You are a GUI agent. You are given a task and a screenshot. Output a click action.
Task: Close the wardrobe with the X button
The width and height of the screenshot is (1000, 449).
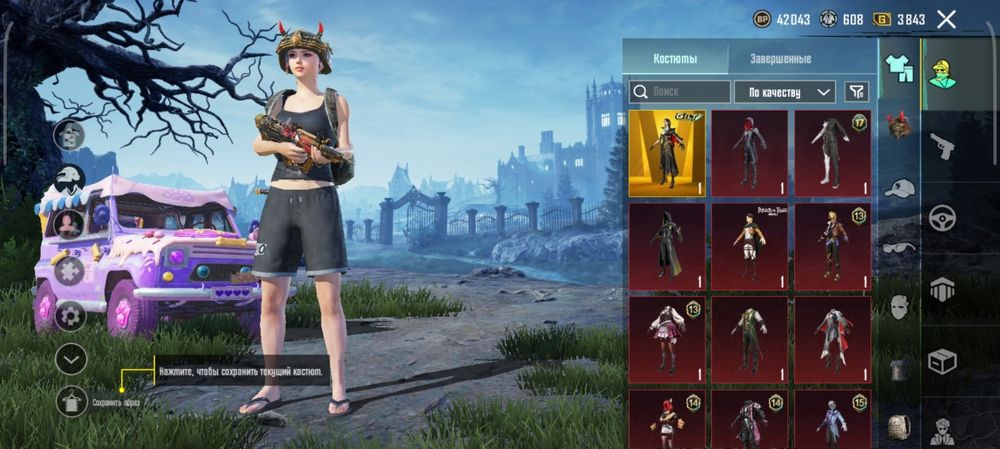946,19
